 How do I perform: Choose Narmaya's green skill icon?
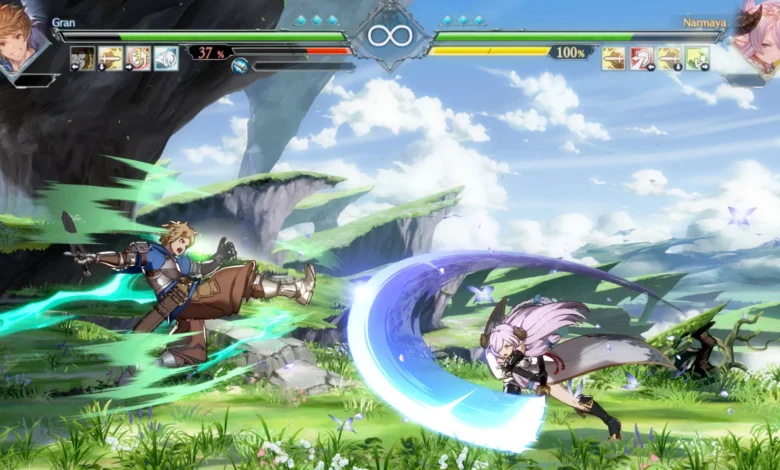tap(697, 58)
